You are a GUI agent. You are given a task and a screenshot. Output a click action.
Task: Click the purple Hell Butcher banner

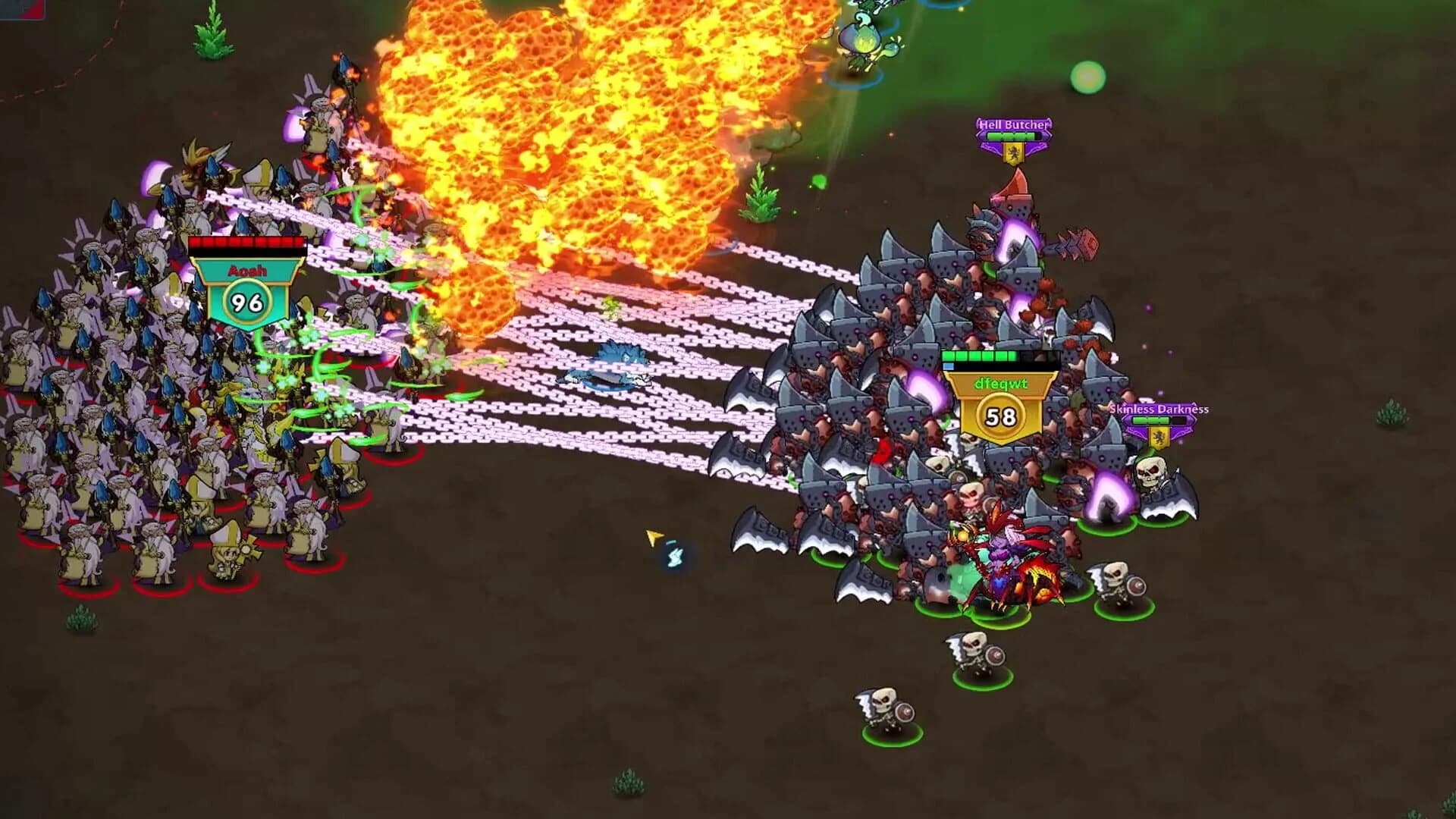pyautogui.click(x=1013, y=124)
